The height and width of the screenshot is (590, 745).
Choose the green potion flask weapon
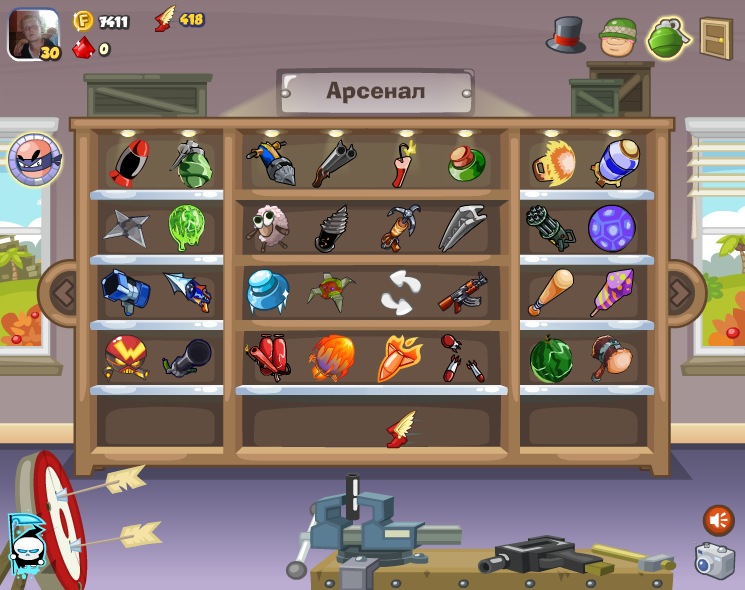[466, 163]
